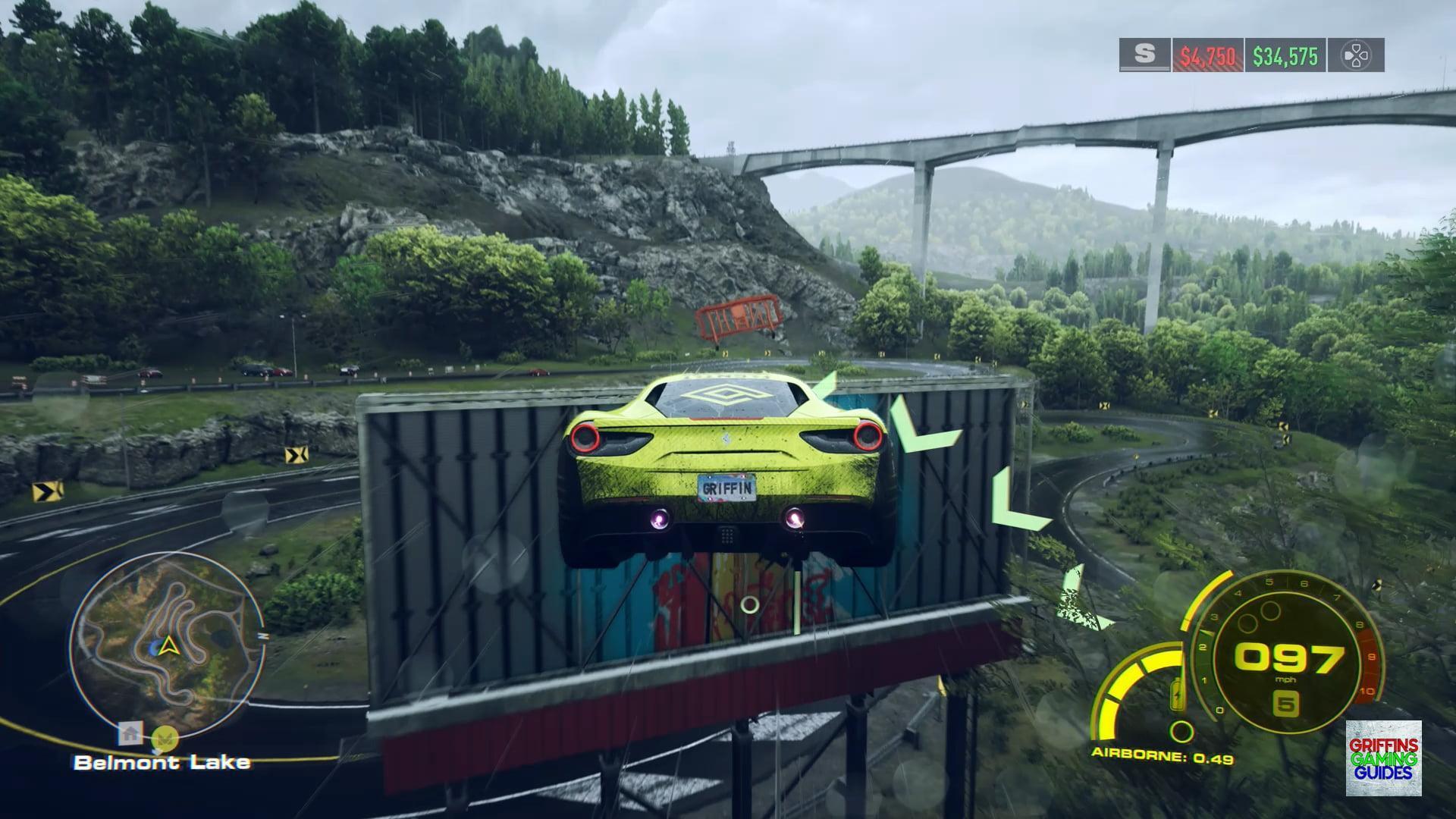
Task: Select the safehouse home icon below minimap
Action: (130, 733)
